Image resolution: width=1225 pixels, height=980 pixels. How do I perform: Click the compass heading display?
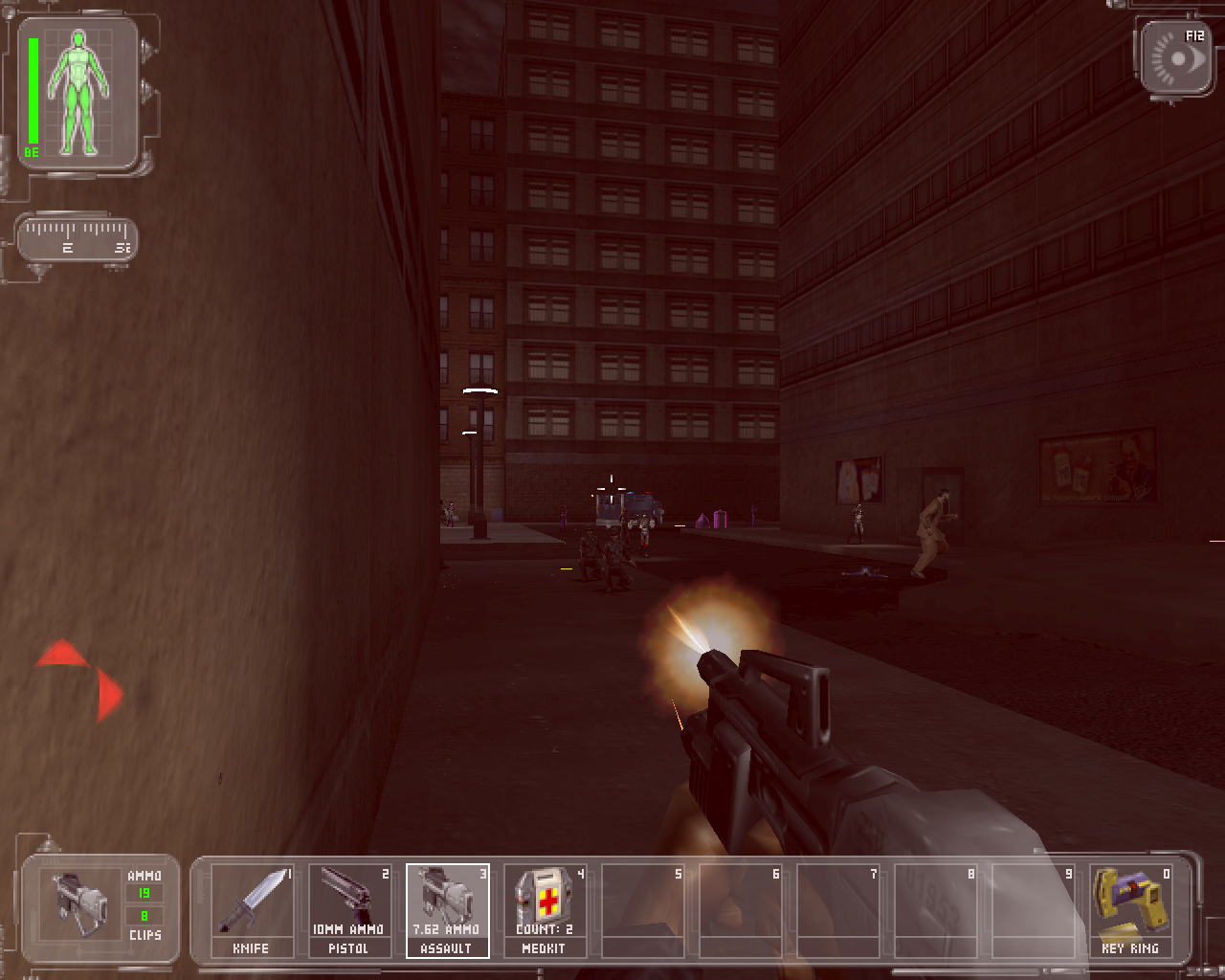(78, 238)
